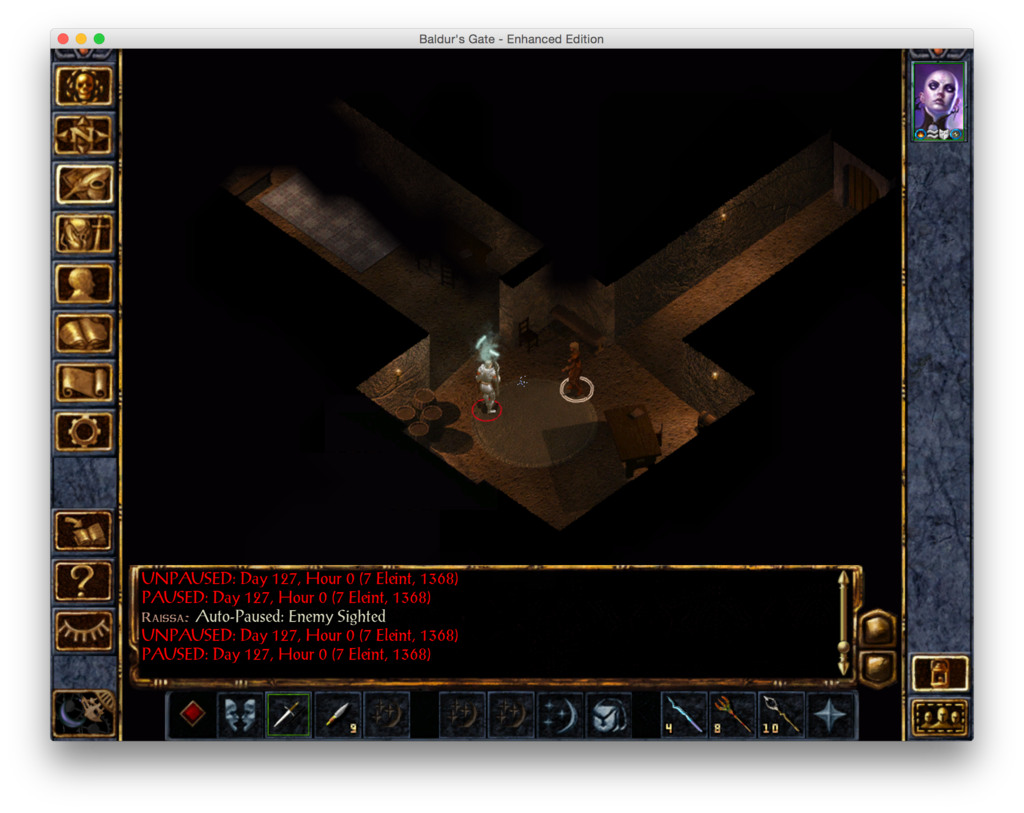Open the inventory screen
Screen dimensions: 1024x813
(x=84, y=234)
